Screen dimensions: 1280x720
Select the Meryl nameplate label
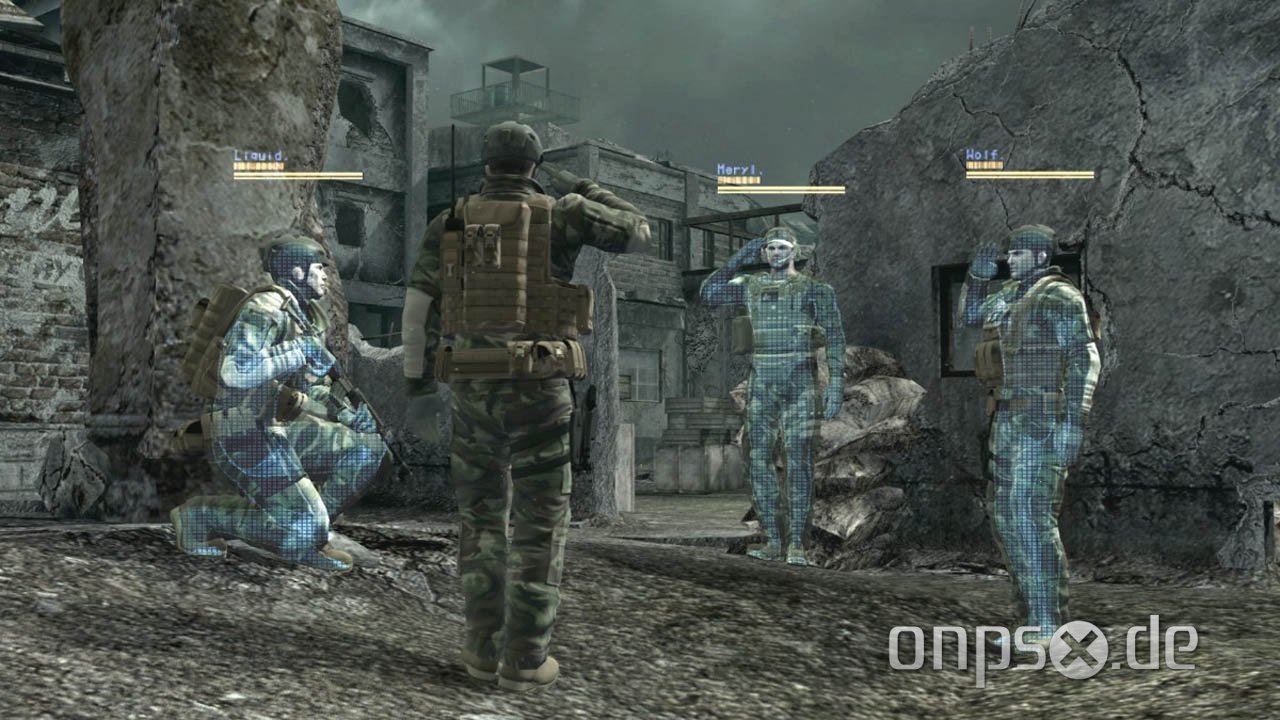click(x=740, y=167)
